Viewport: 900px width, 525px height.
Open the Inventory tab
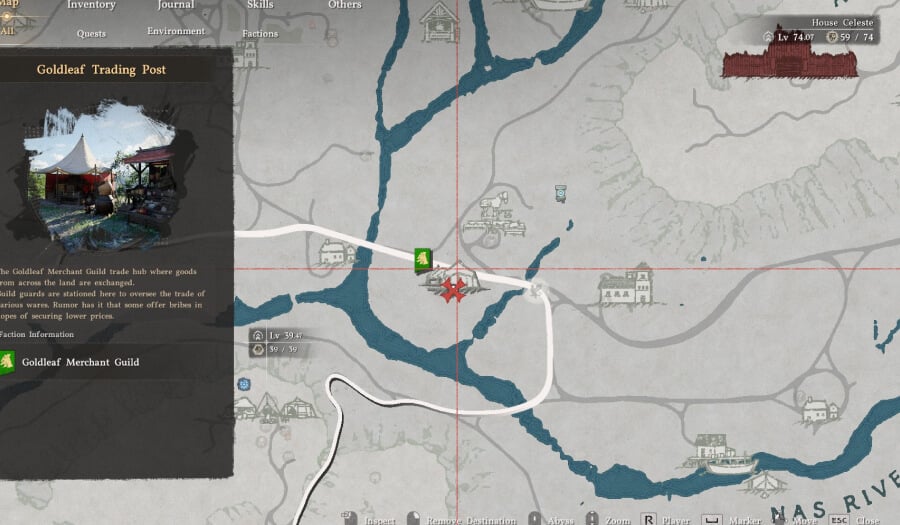(x=91, y=5)
